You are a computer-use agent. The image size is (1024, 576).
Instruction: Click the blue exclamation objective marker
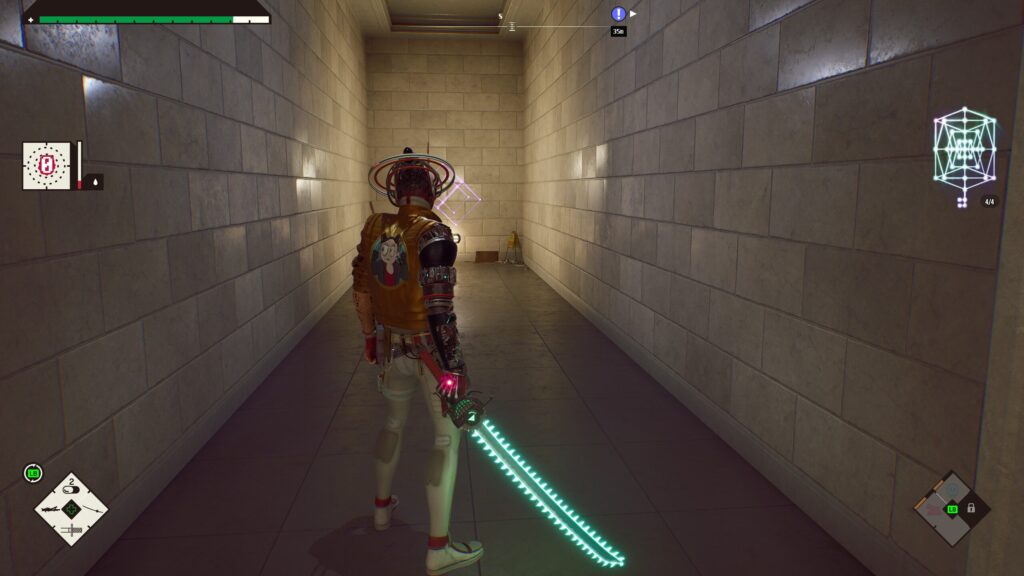point(618,14)
